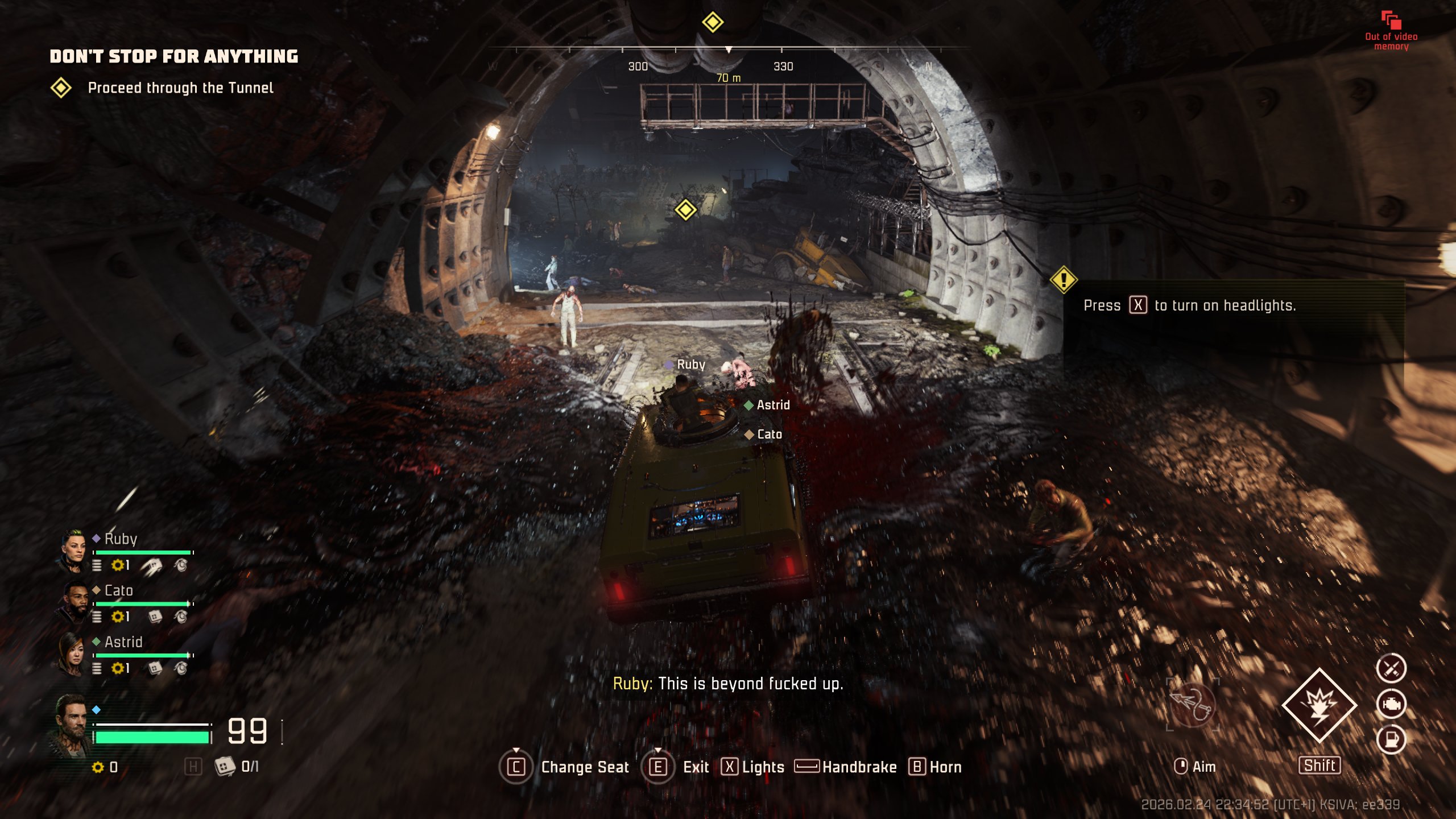Viewport: 1456px width, 819px height.
Task: Select the harpoon weapon aim icon
Action: point(1192,704)
